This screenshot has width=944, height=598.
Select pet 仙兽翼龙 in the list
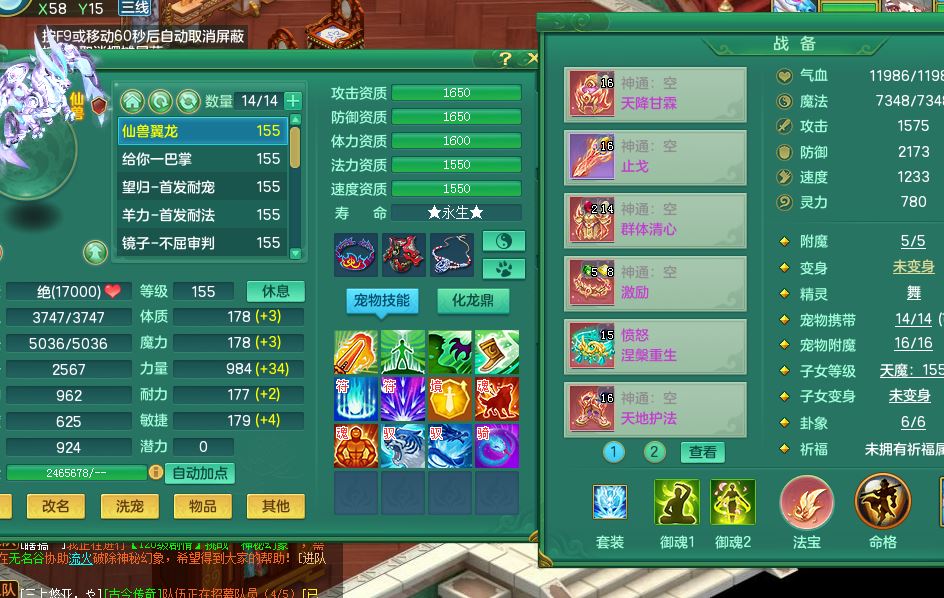click(x=201, y=131)
